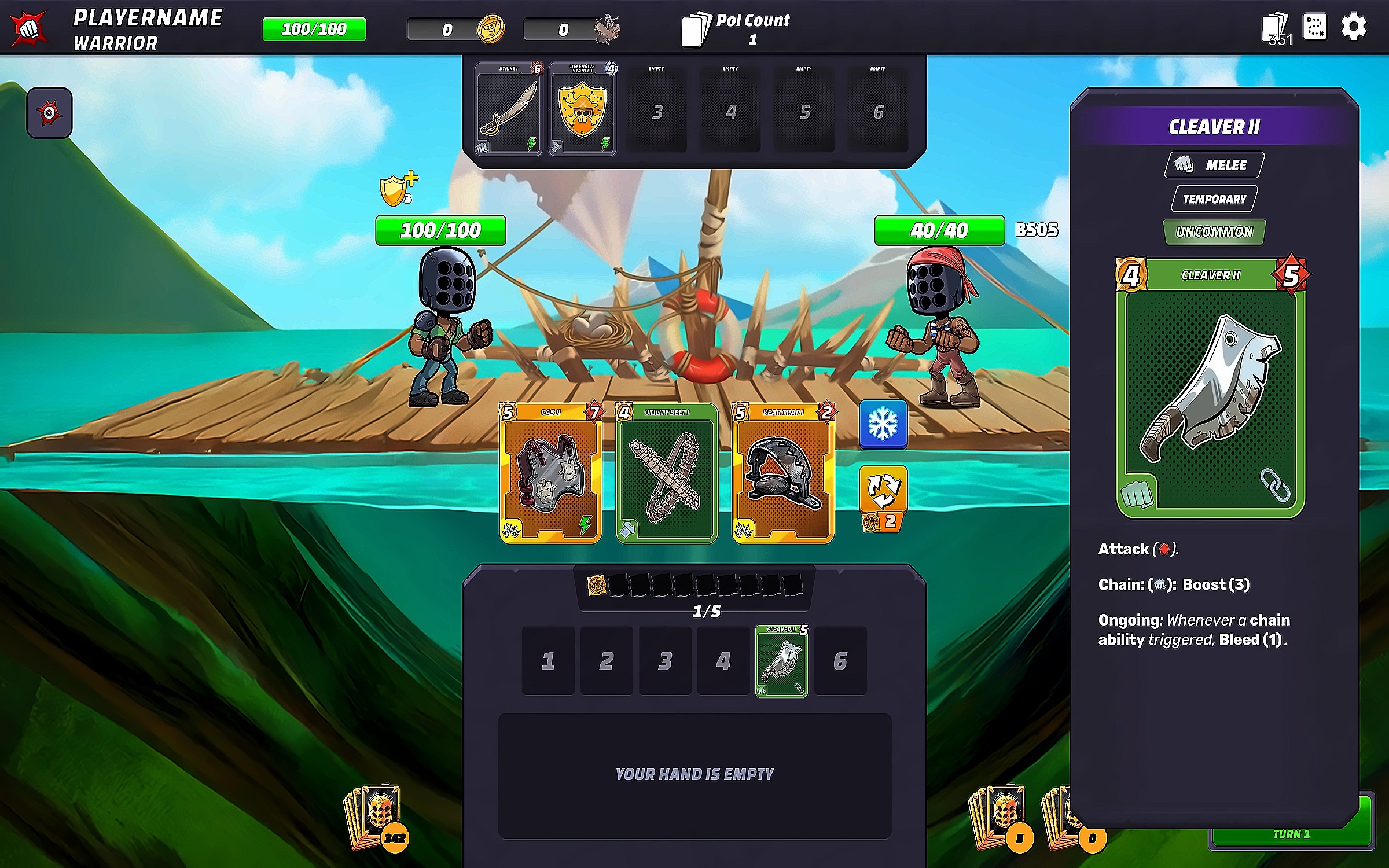View the card collection icon showing 351
1389x868 pixels.
1275,28
